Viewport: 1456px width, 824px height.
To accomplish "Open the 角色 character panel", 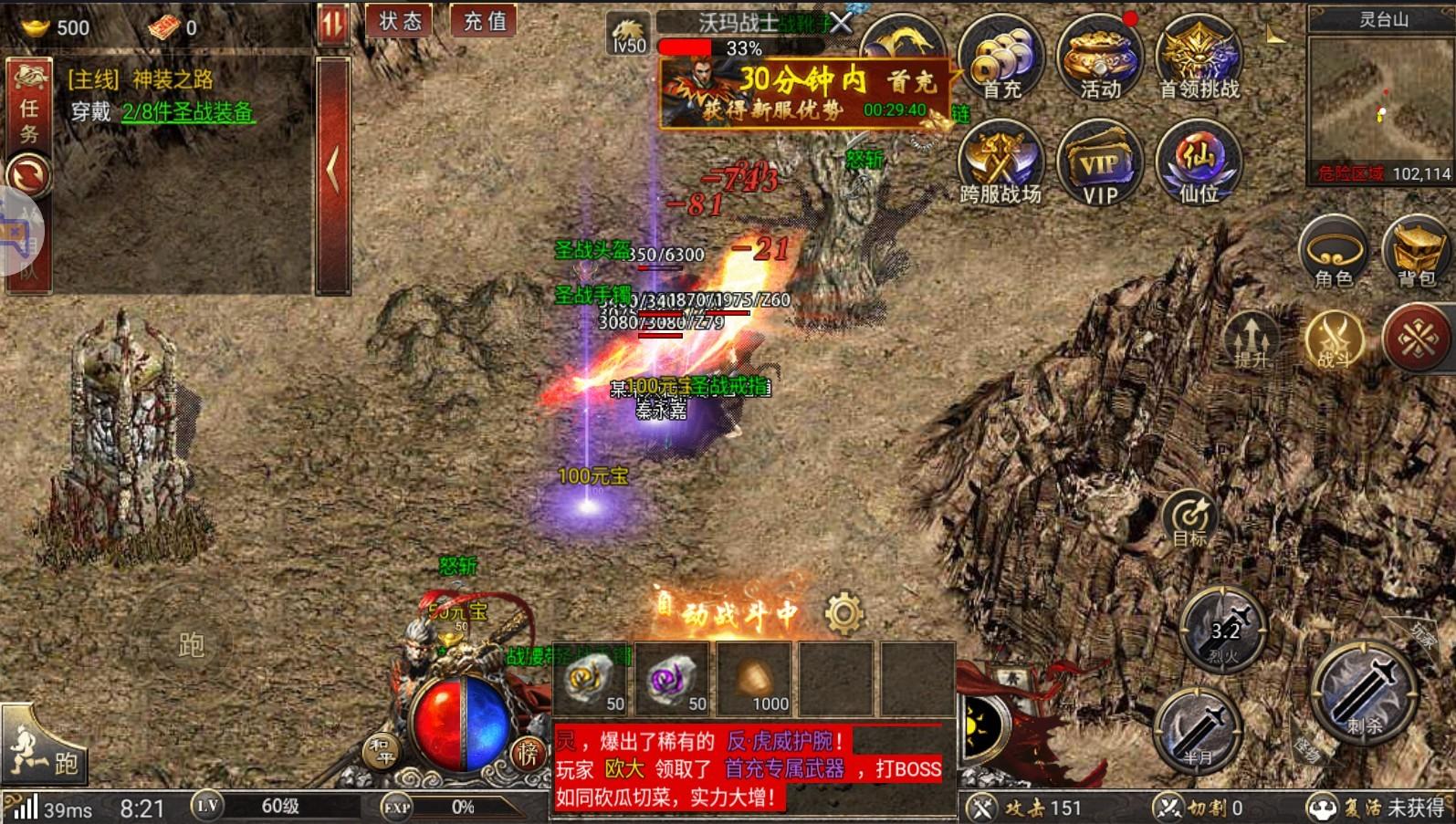I will tap(1332, 253).
